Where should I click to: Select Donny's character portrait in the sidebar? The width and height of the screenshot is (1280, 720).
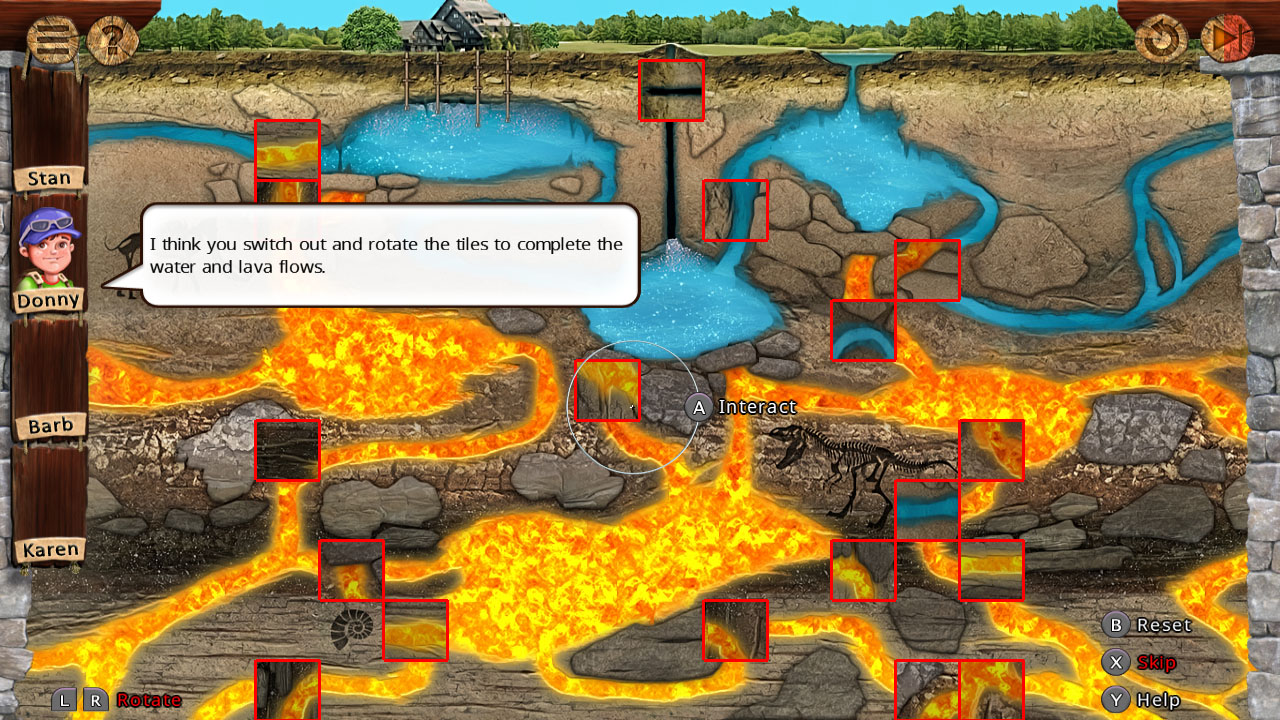click(47, 244)
